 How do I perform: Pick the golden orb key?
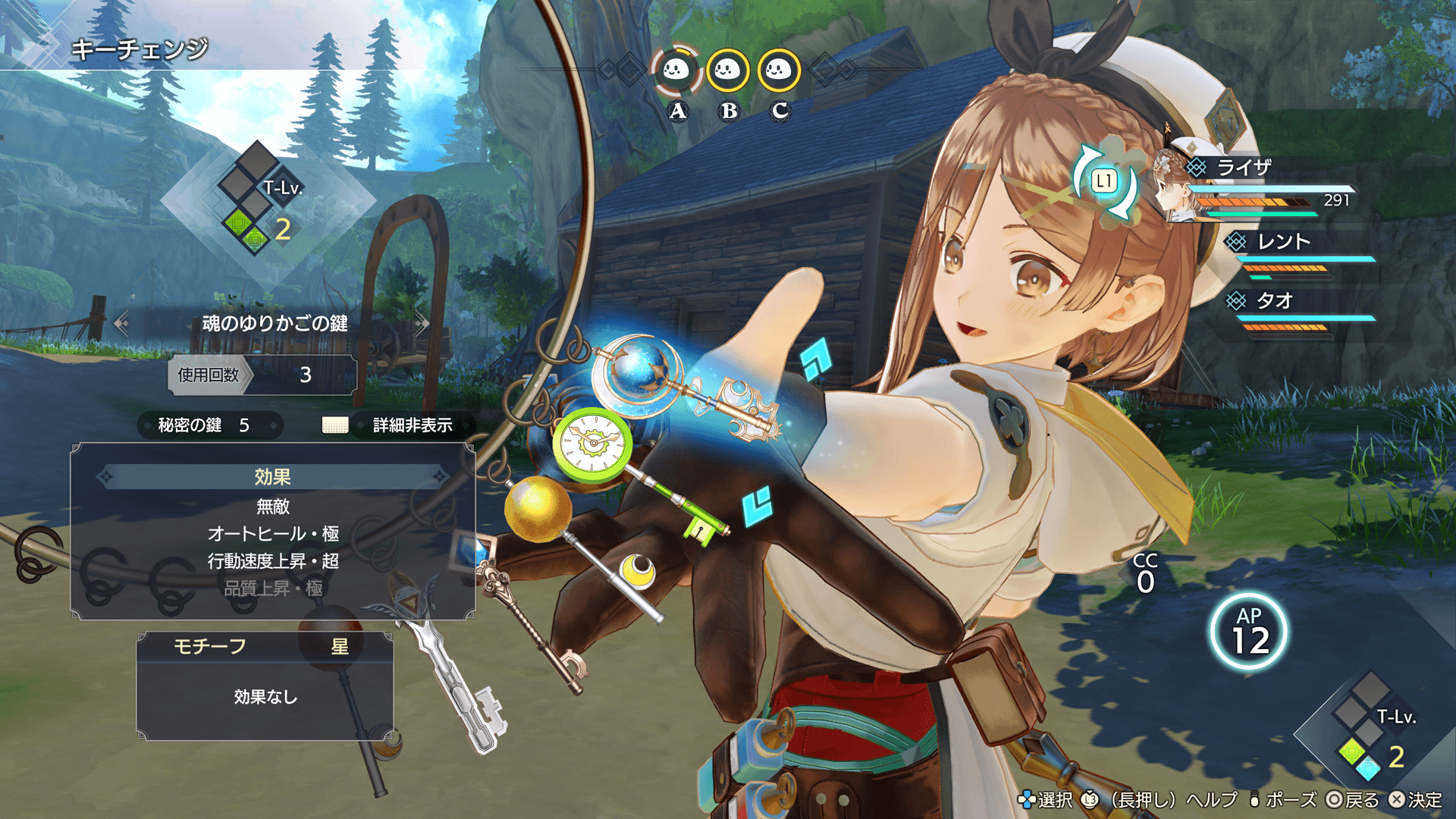point(538,507)
